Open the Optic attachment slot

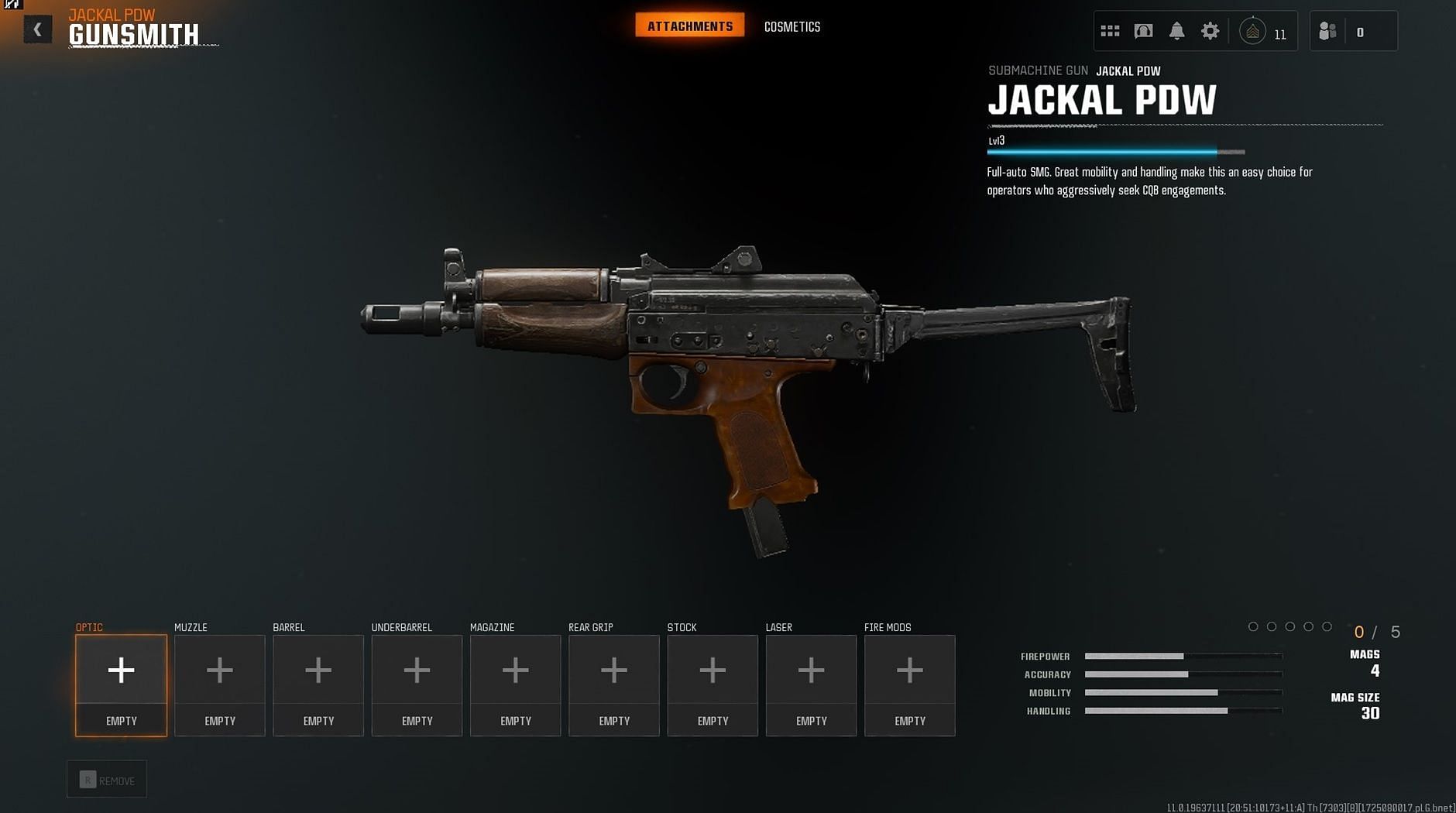click(x=121, y=684)
